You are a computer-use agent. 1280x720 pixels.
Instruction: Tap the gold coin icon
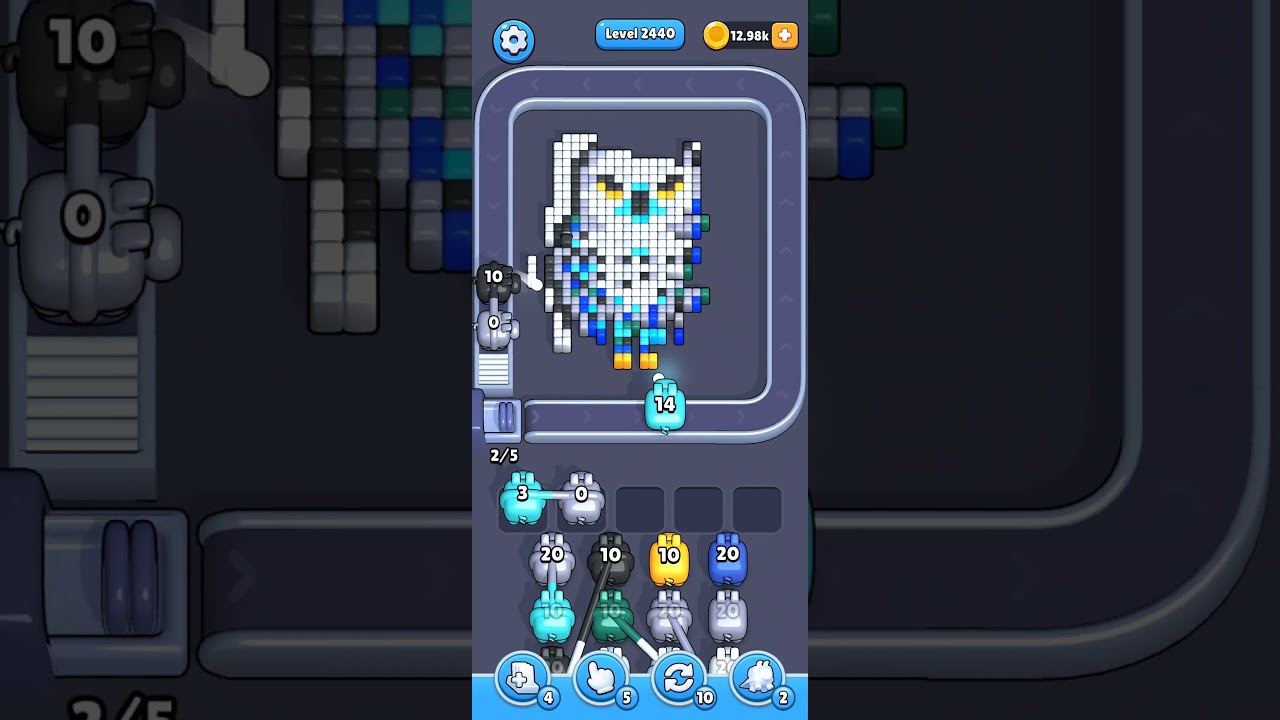[718, 35]
